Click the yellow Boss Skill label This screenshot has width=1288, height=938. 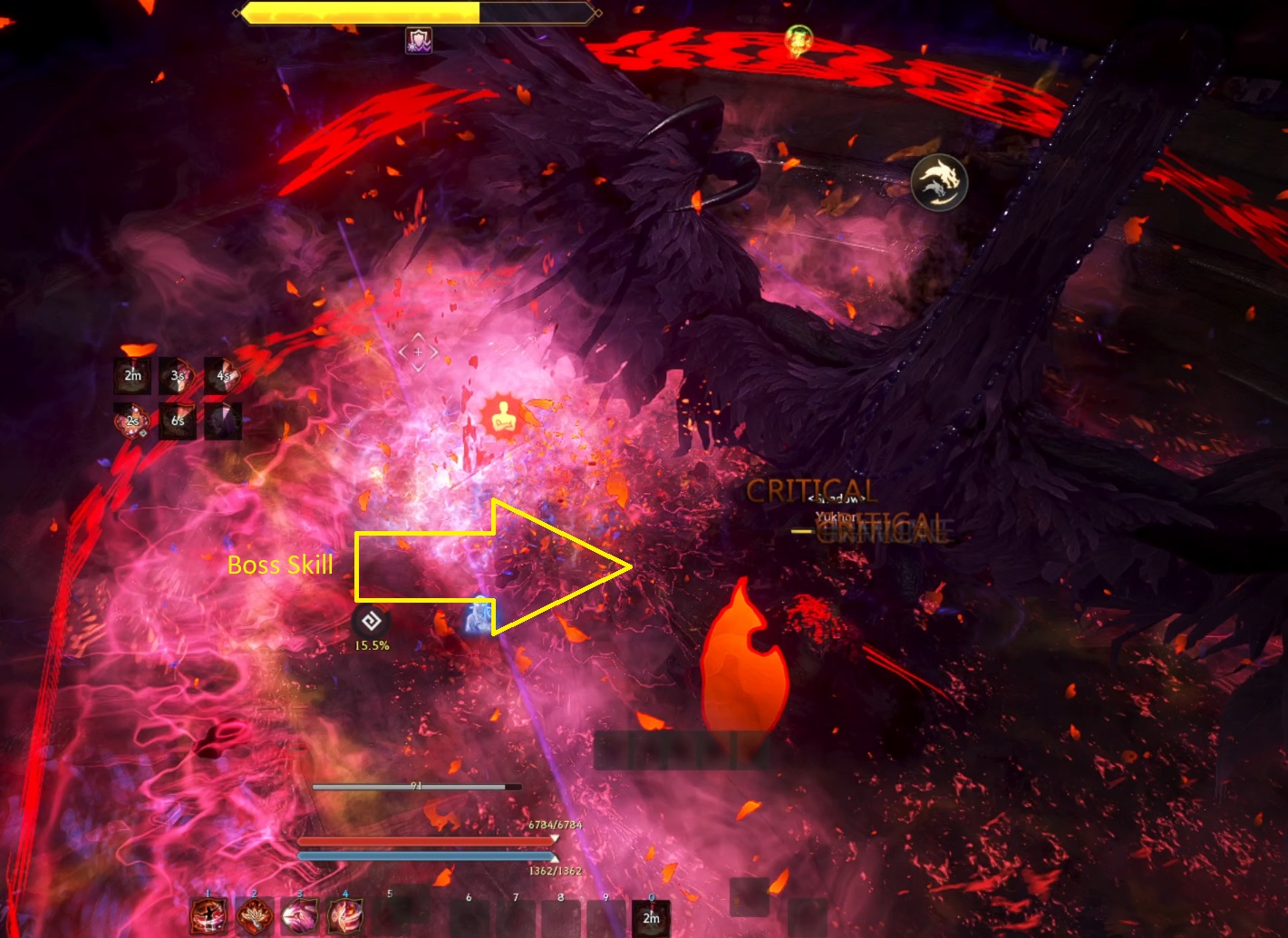coord(281,565)
